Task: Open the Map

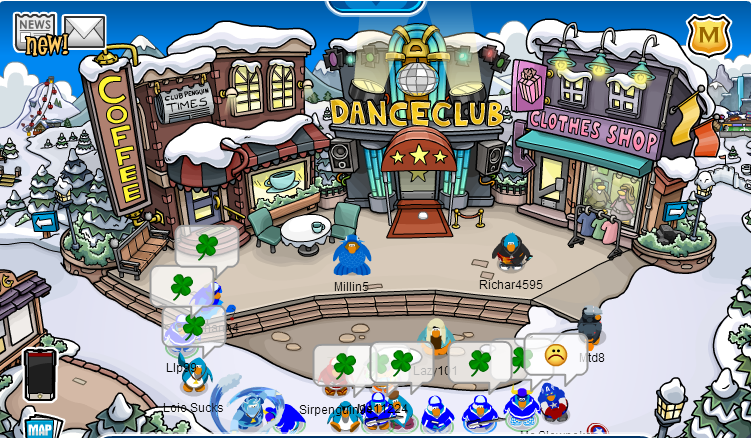Action: coord(40,427)
